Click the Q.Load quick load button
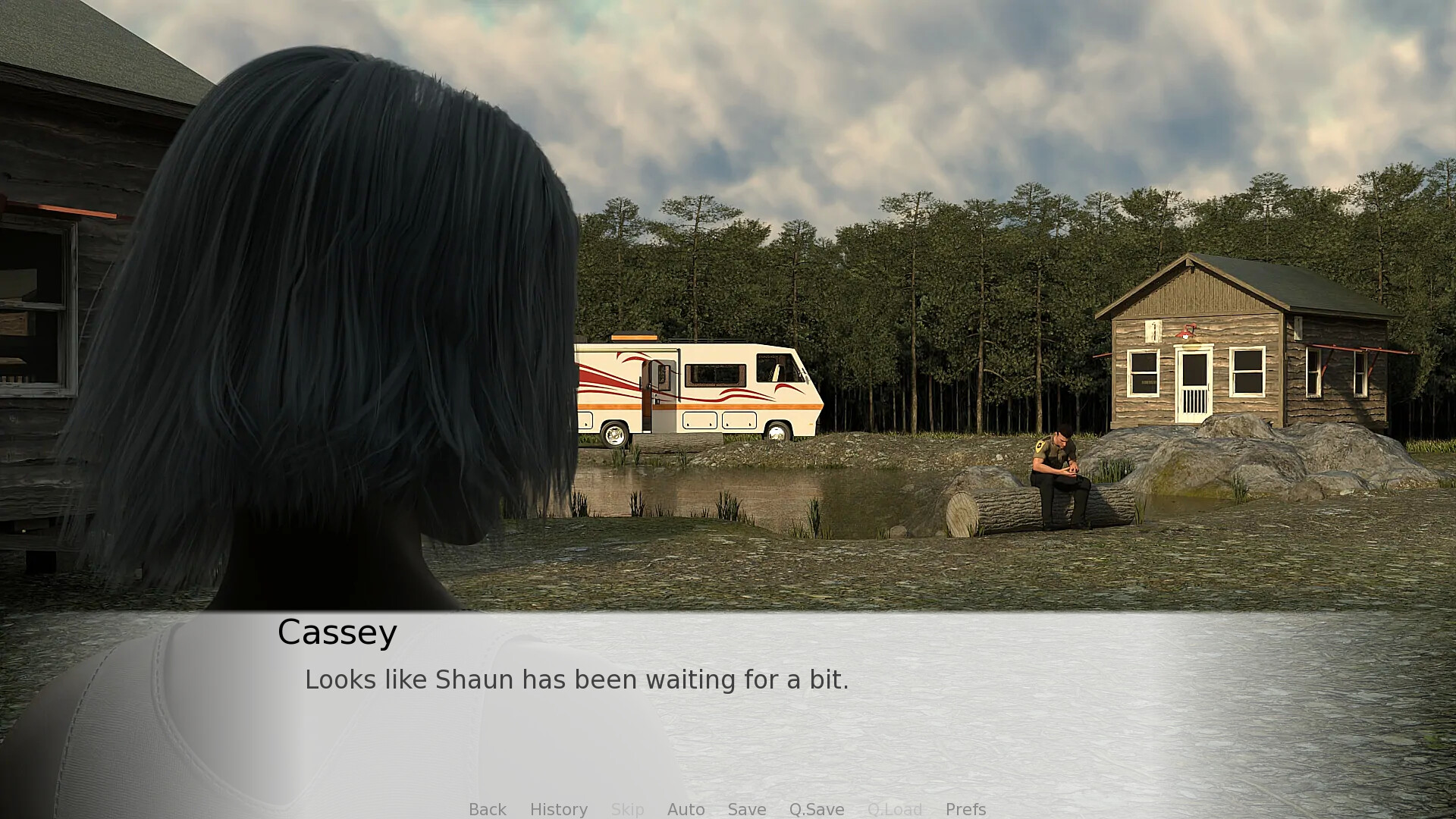The image size is (1456, 819). click(x=894, y=809)
